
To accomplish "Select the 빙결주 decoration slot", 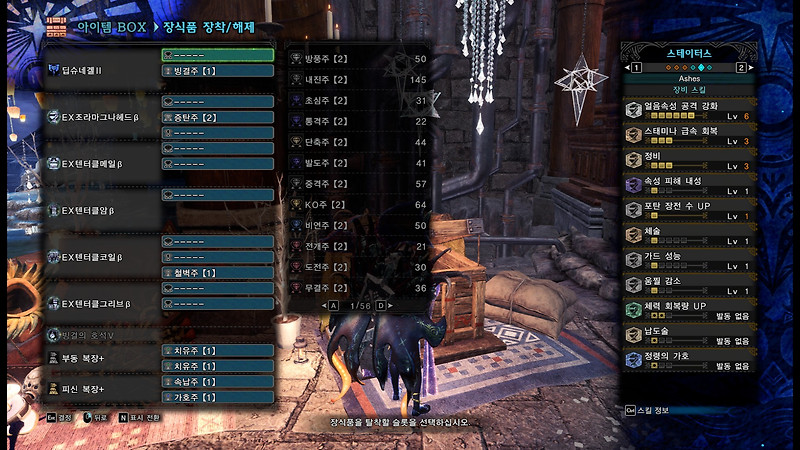I will [x=217, y=71].
